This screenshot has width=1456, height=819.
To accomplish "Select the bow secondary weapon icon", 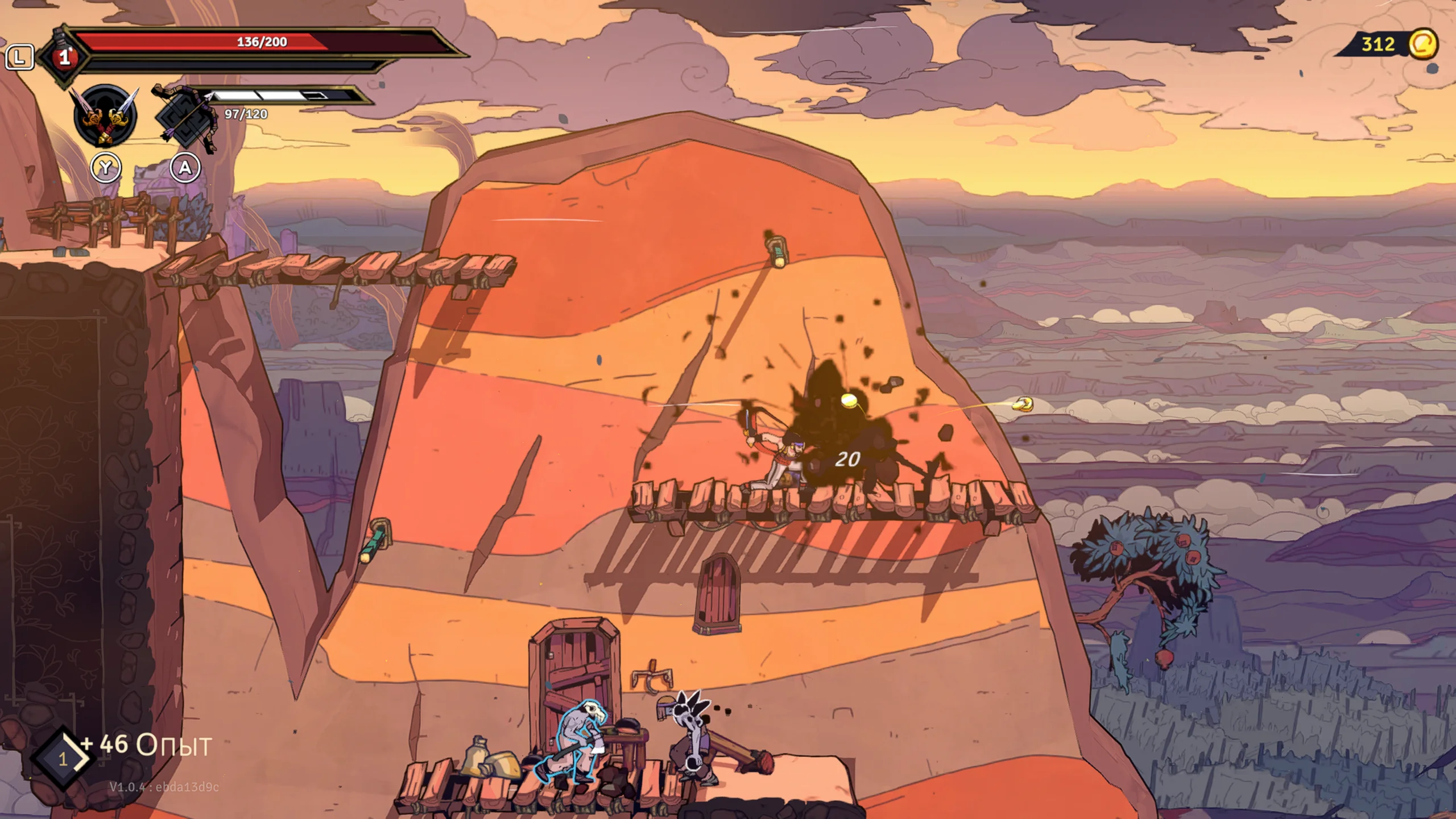I will click(186, 118).
